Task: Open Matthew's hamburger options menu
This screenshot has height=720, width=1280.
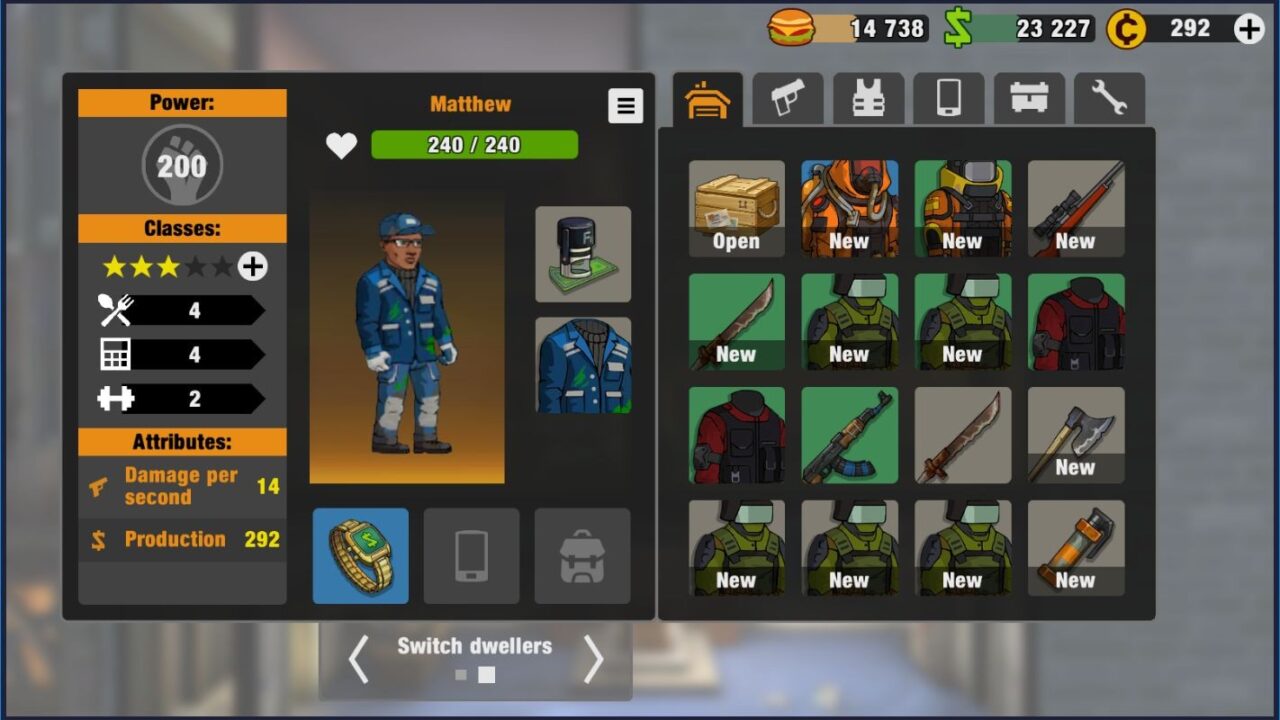Action: 625,105
